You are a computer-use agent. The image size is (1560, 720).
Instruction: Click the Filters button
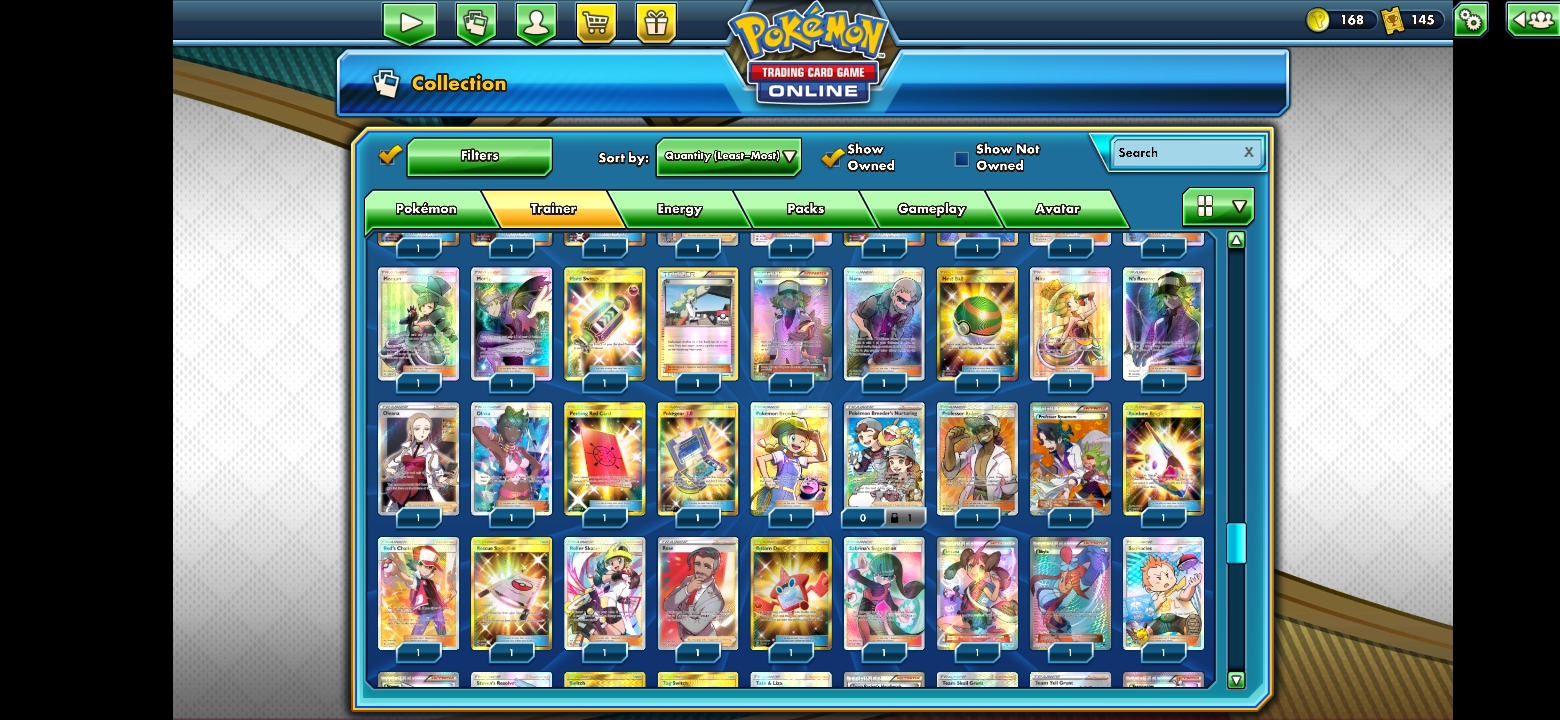pos(479,156)
